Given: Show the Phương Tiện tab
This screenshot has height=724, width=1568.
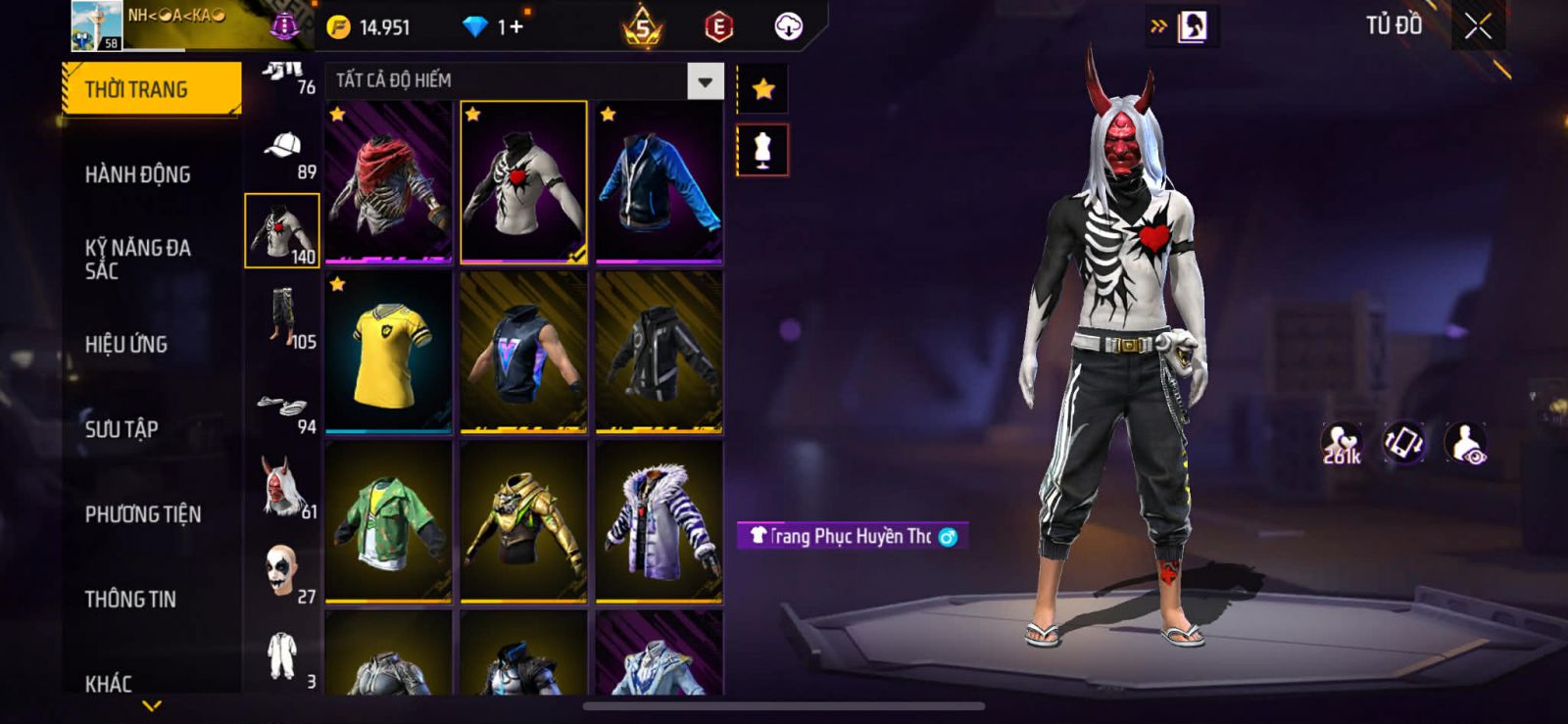Looking at the screenshot, I should 143,514.
